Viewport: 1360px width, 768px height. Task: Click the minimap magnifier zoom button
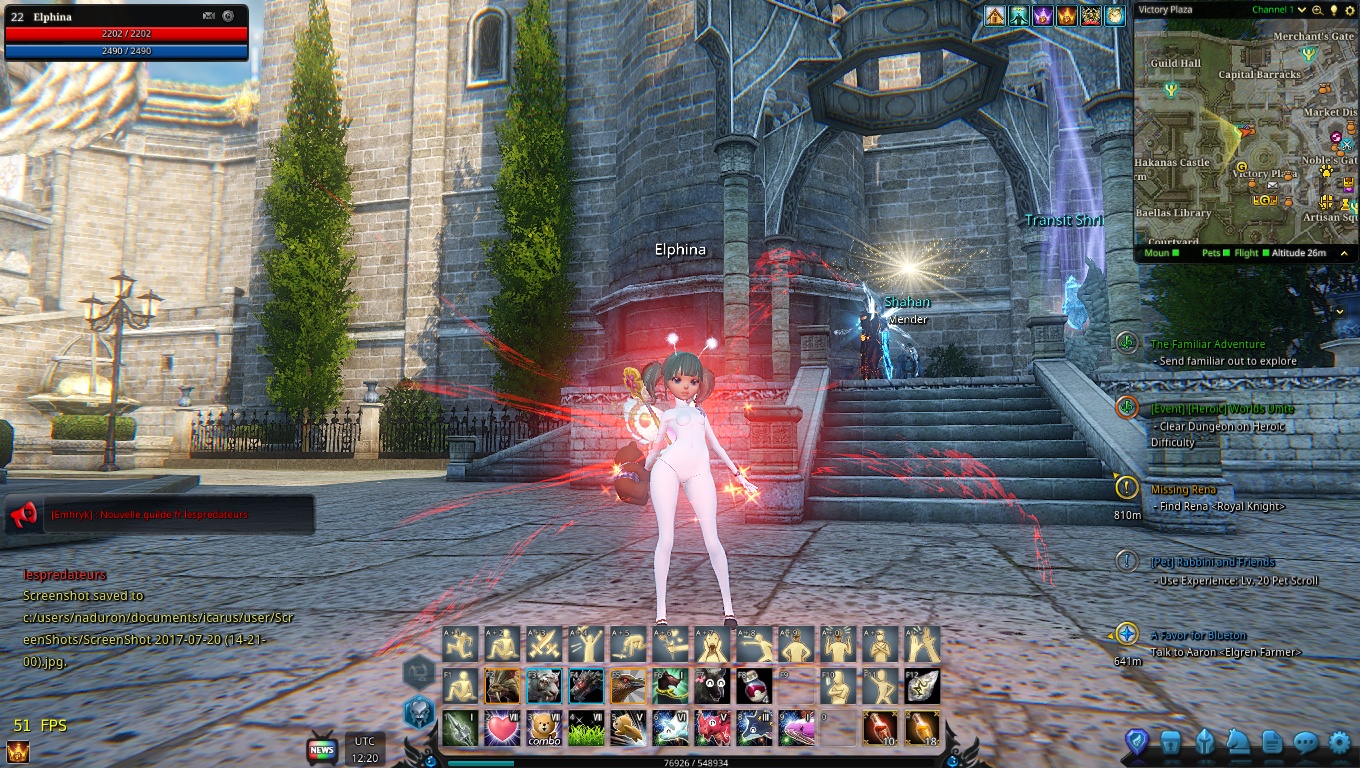coord(1317,10)
